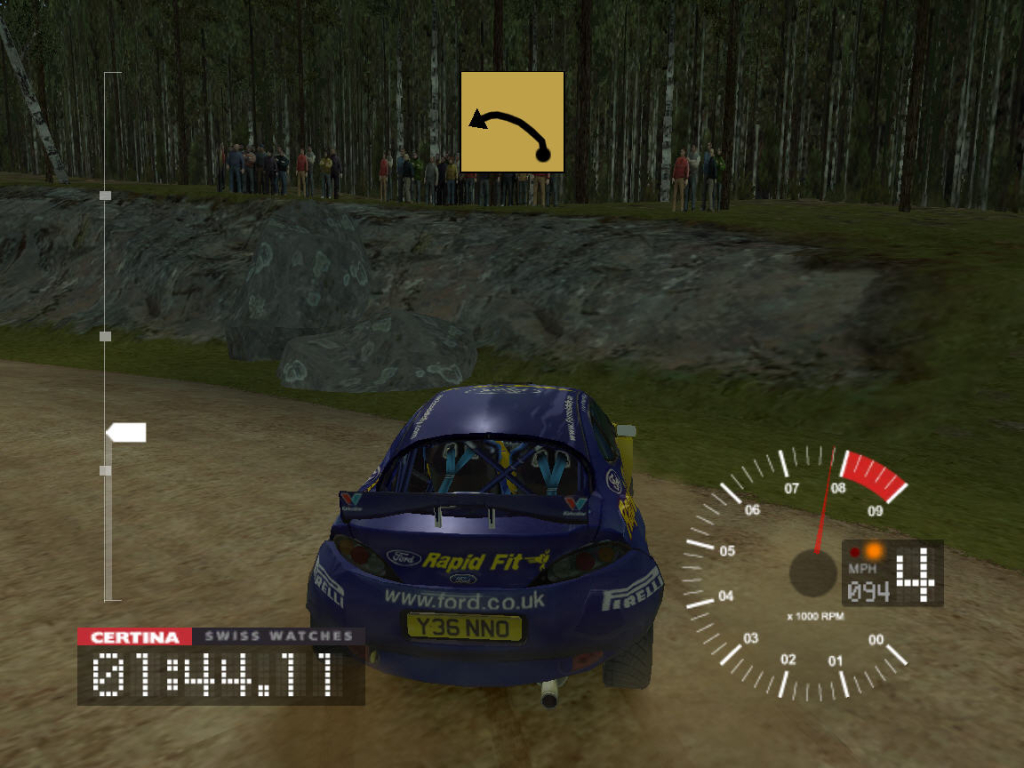Select the white car position marker on the stage progress bar
The width and height of the screenshot is (1024, 768).
[x=127, y=432]
